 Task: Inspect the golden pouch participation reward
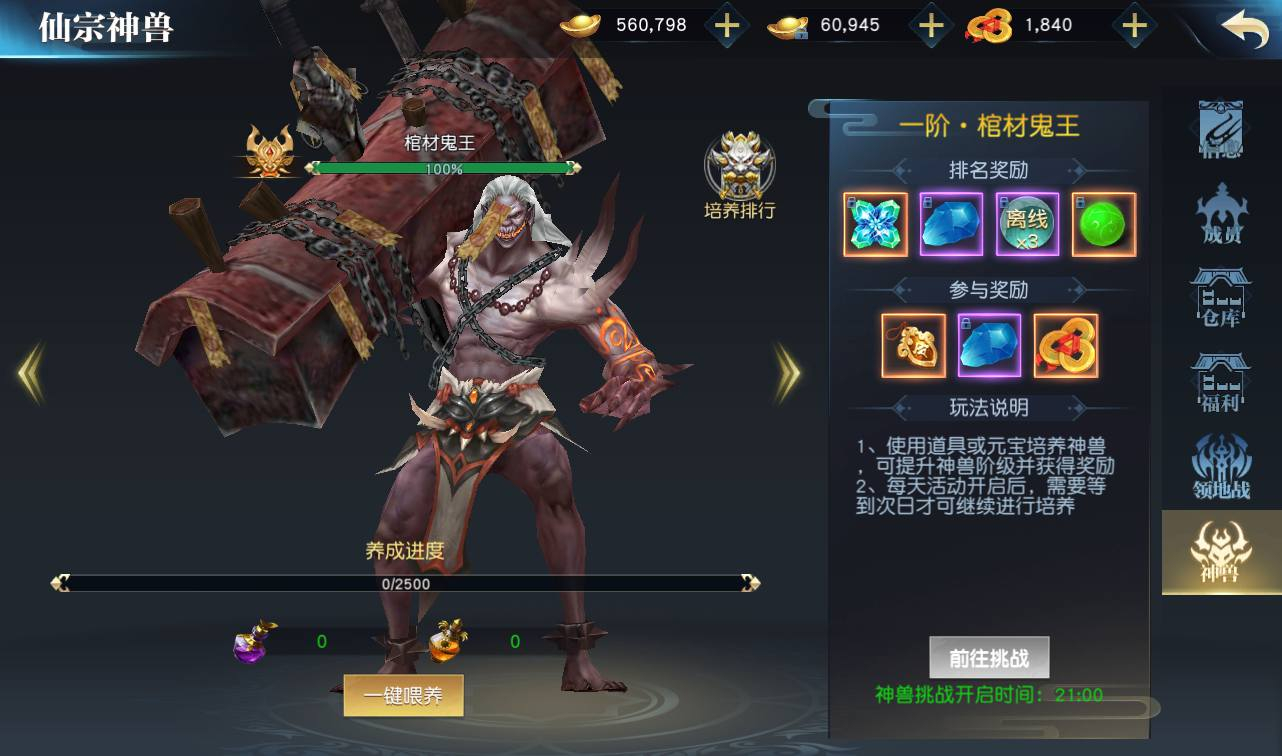point(913,346)
